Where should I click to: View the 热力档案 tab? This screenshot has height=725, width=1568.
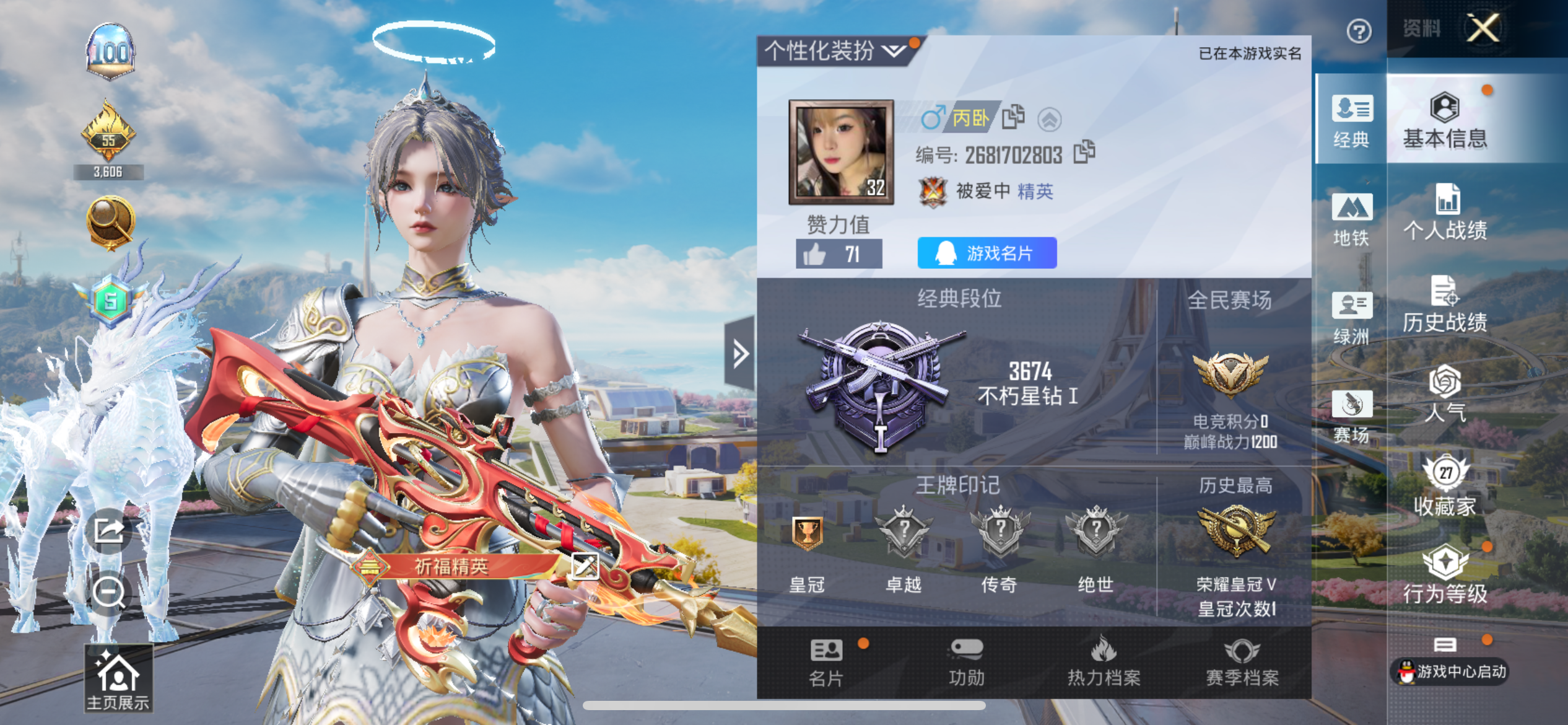pos(1104,663)
